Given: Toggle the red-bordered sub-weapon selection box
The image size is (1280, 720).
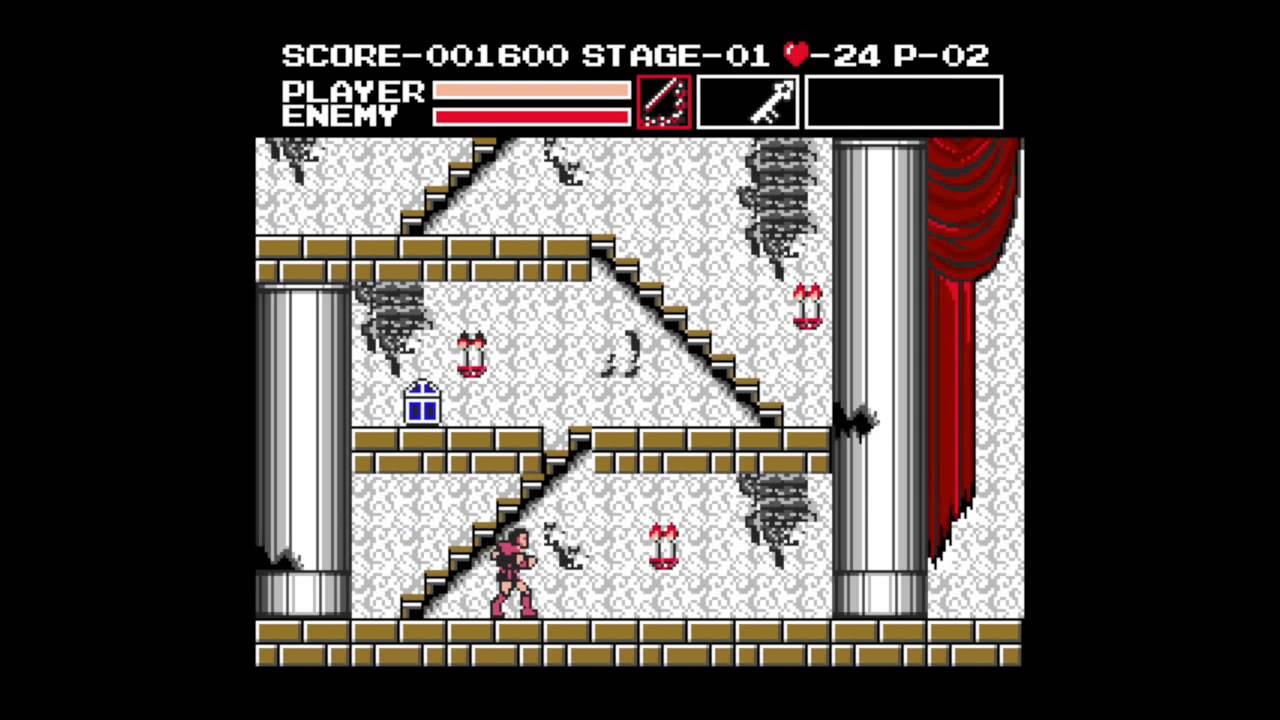Looking at the screenshot, I should pyautogui.click(x=663, y=101).
